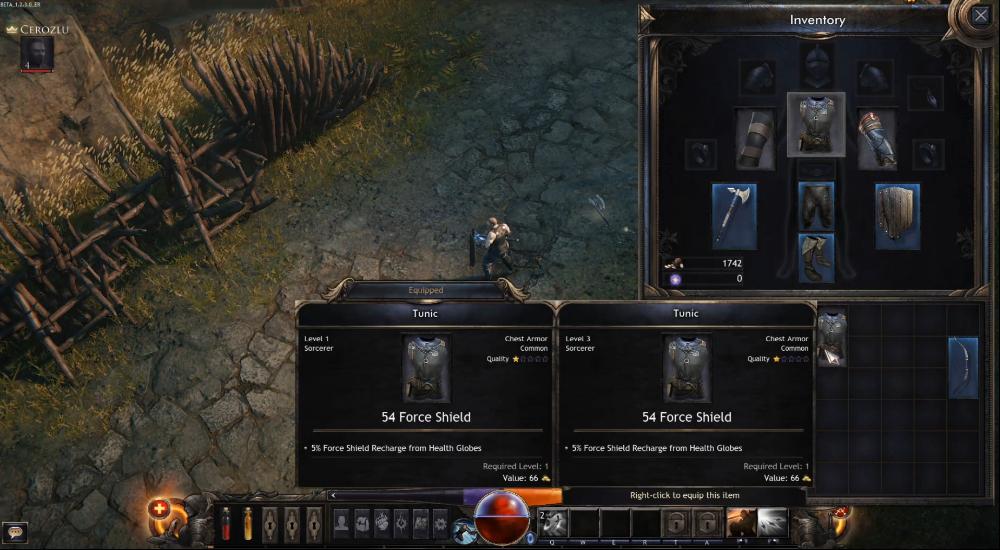
Task: Open the chat bubble button
Action: (14, 532)
